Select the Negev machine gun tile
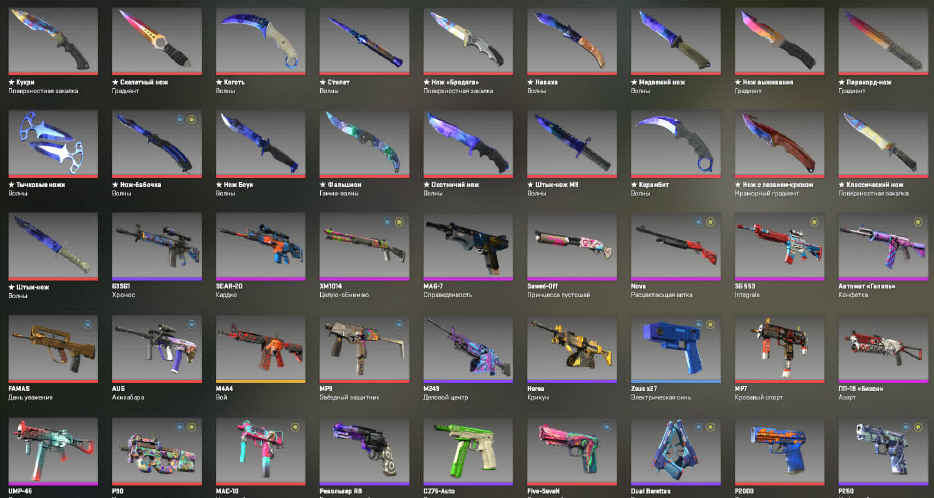Viewport: 934px width, 498px height. tap(571, 349)
